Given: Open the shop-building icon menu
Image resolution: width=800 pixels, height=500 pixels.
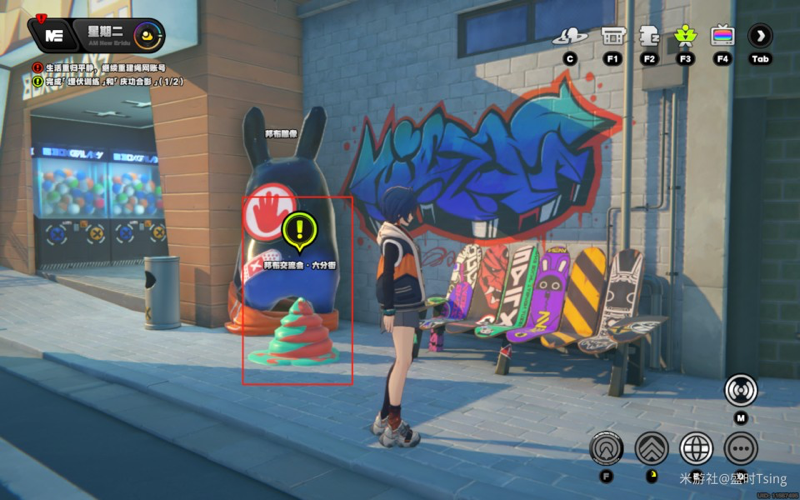Looking at the screenshot, I should pos(613,36).
